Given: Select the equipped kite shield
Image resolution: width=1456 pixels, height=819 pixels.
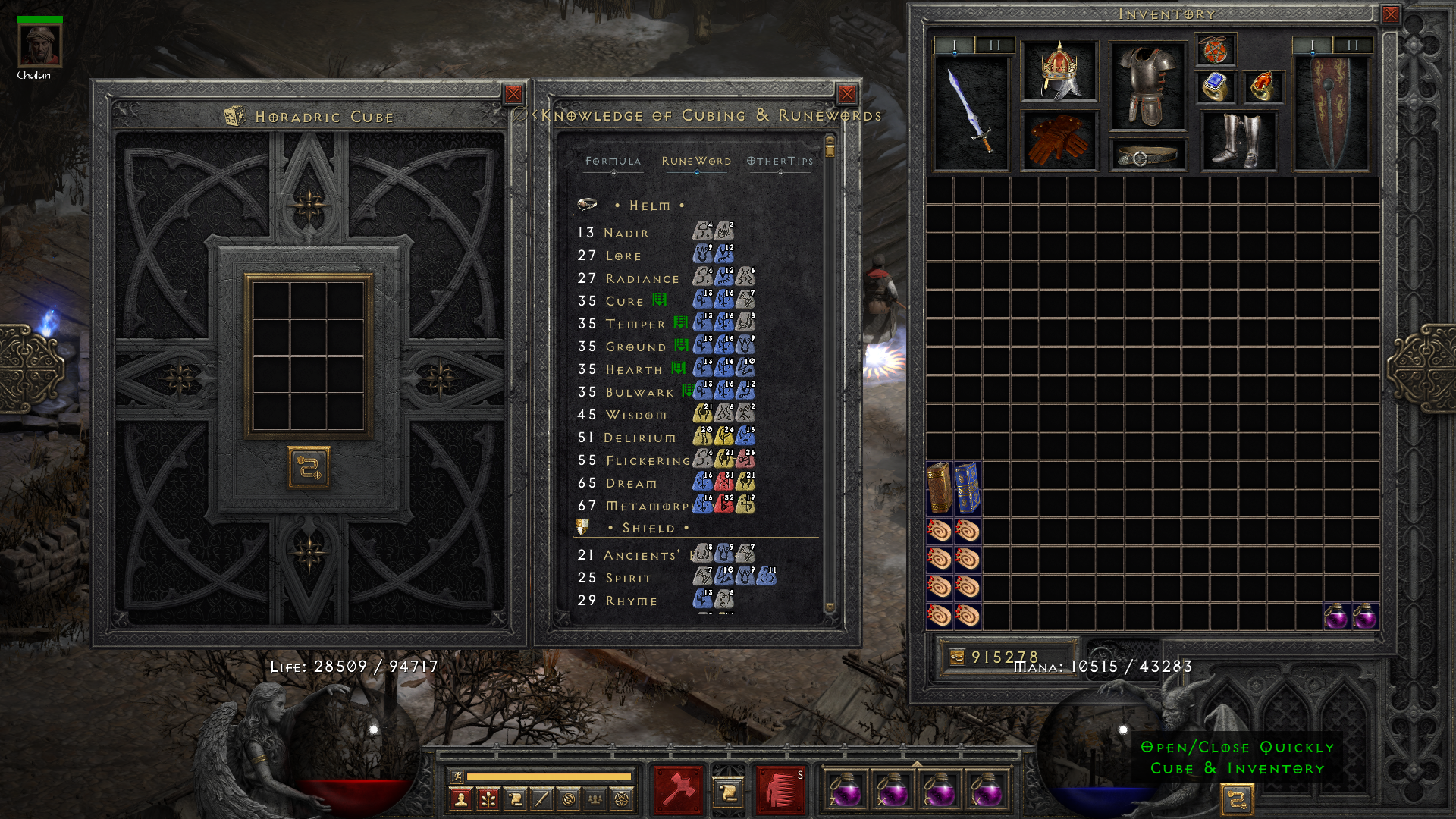Looking at the screenshot, I should tap(1331, 114).
